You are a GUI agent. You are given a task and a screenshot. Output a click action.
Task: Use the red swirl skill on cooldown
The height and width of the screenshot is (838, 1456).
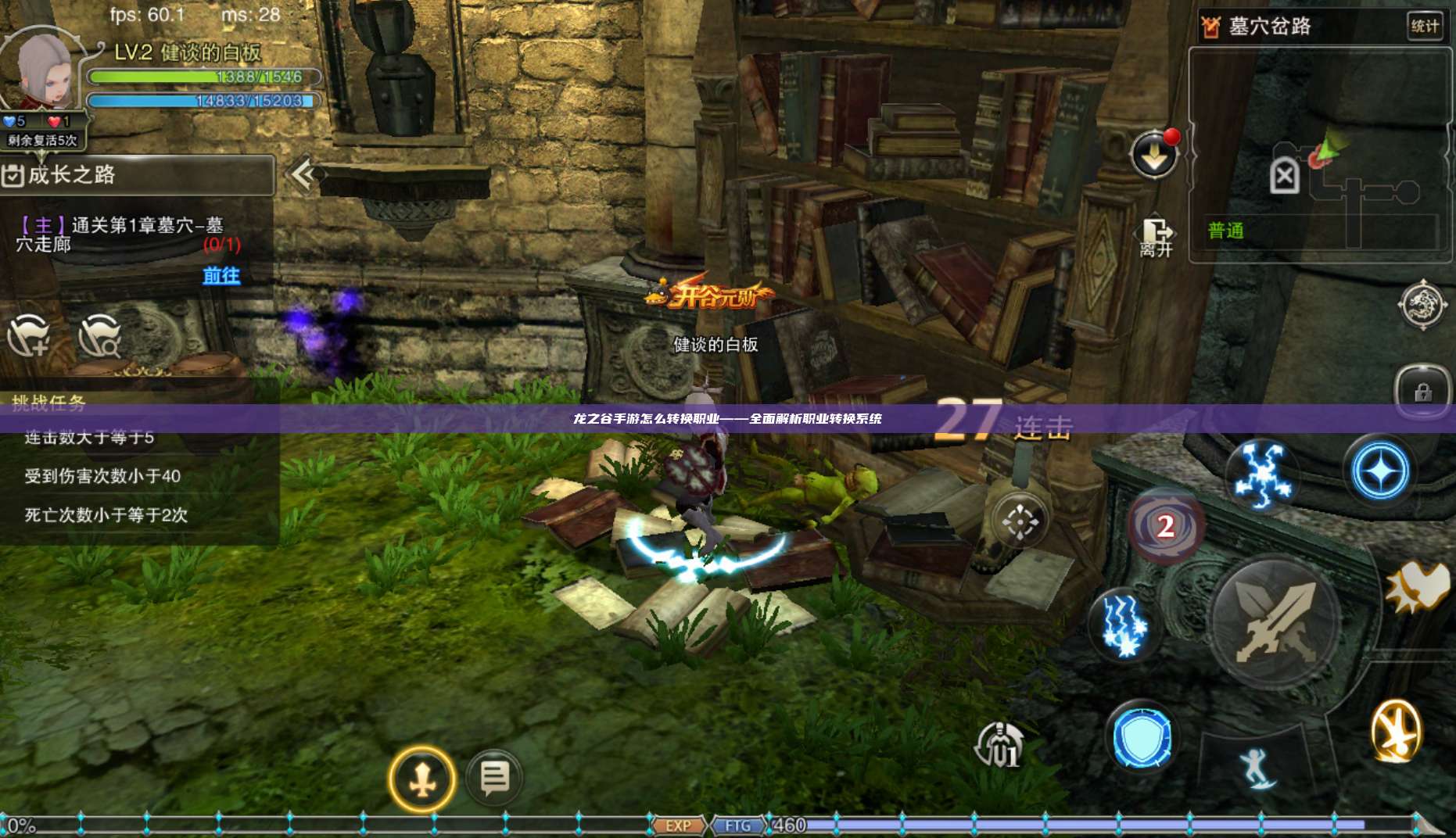click(1165, 526)
